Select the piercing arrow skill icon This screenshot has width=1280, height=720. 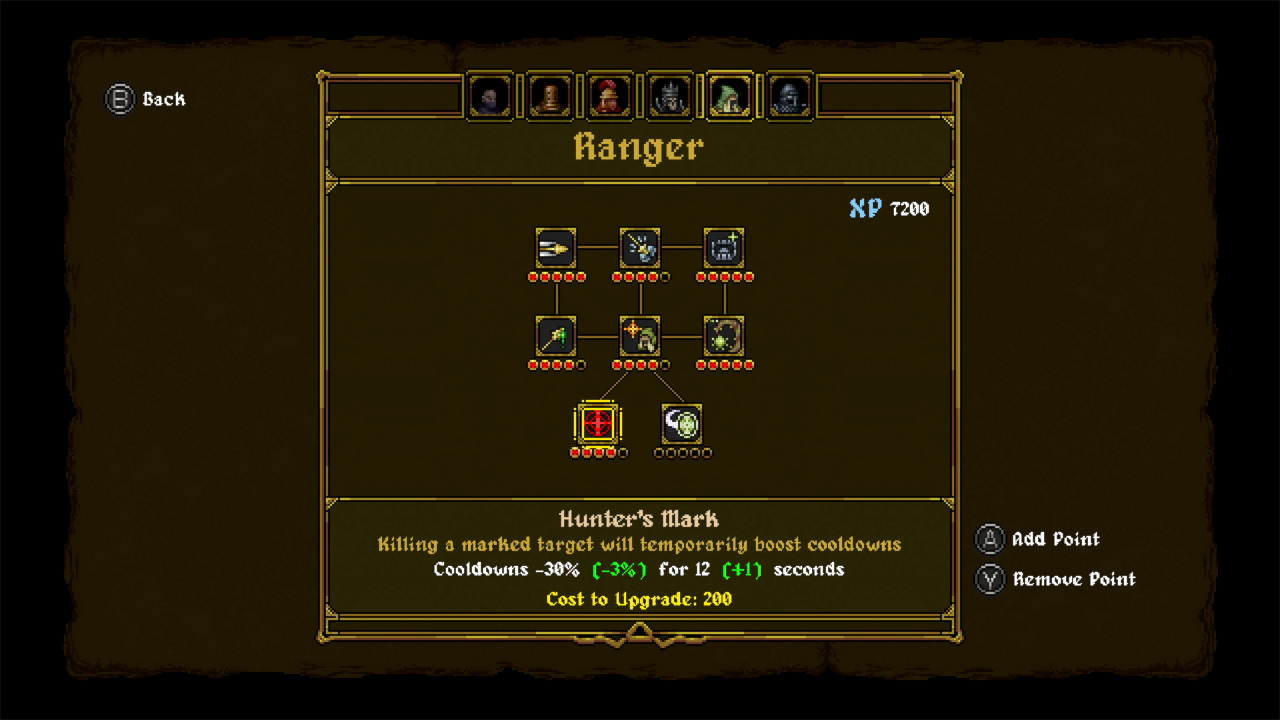pyautogui.click(x=556, y=248)
